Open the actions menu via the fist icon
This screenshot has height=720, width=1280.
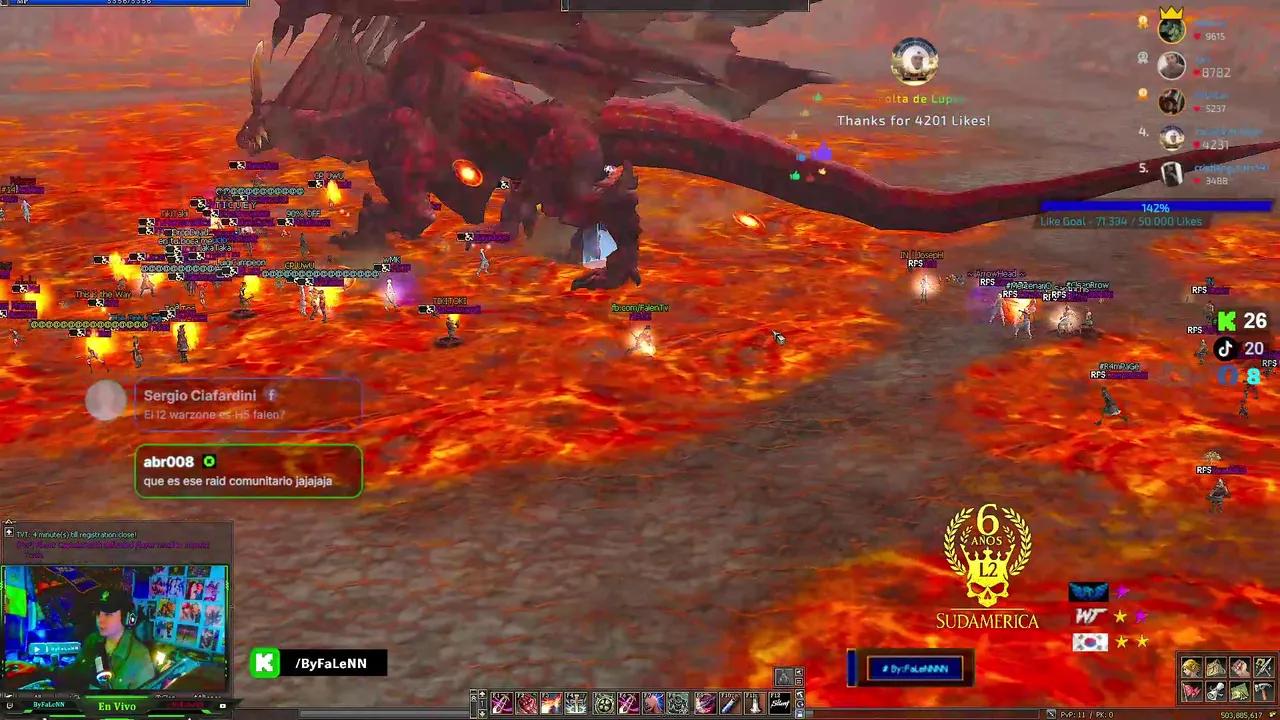pos(1239,667)
